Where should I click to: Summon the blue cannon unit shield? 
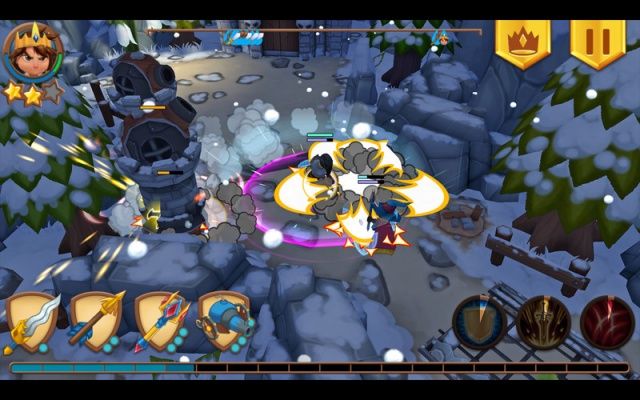click(224, 320)
